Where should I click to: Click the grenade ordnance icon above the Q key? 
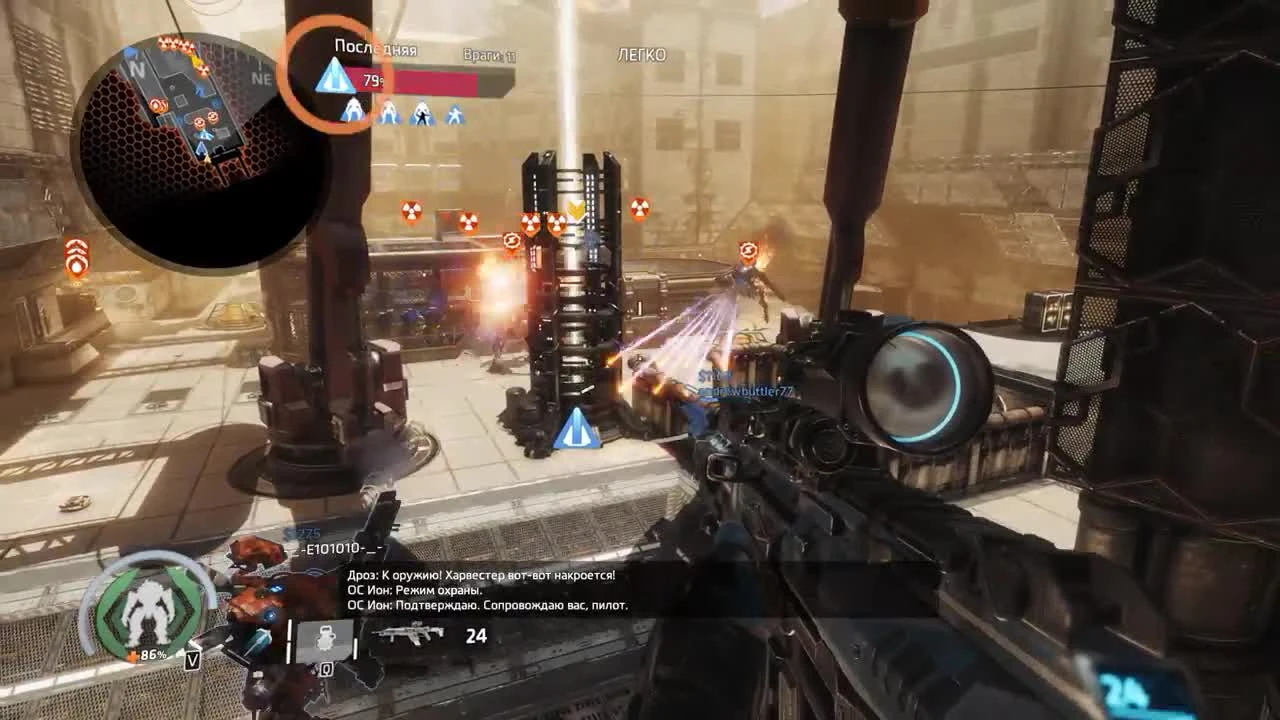tap(323, 639)
